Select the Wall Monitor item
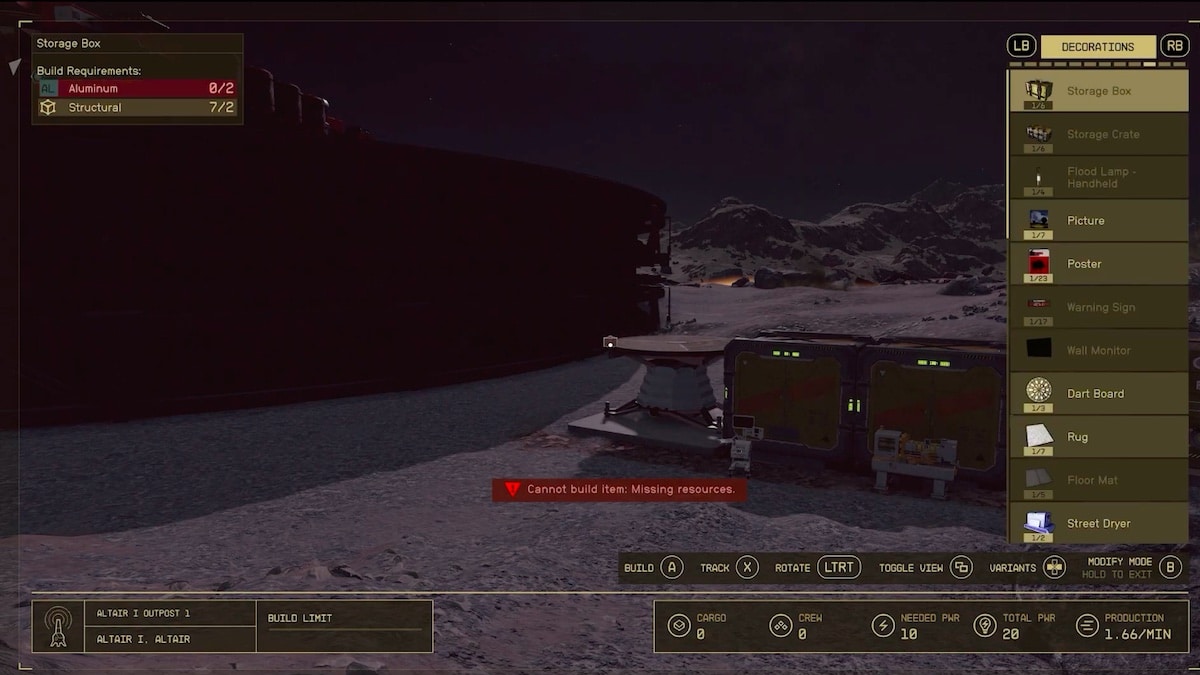Screen dimensions: 1200x675 [1098, 350]
